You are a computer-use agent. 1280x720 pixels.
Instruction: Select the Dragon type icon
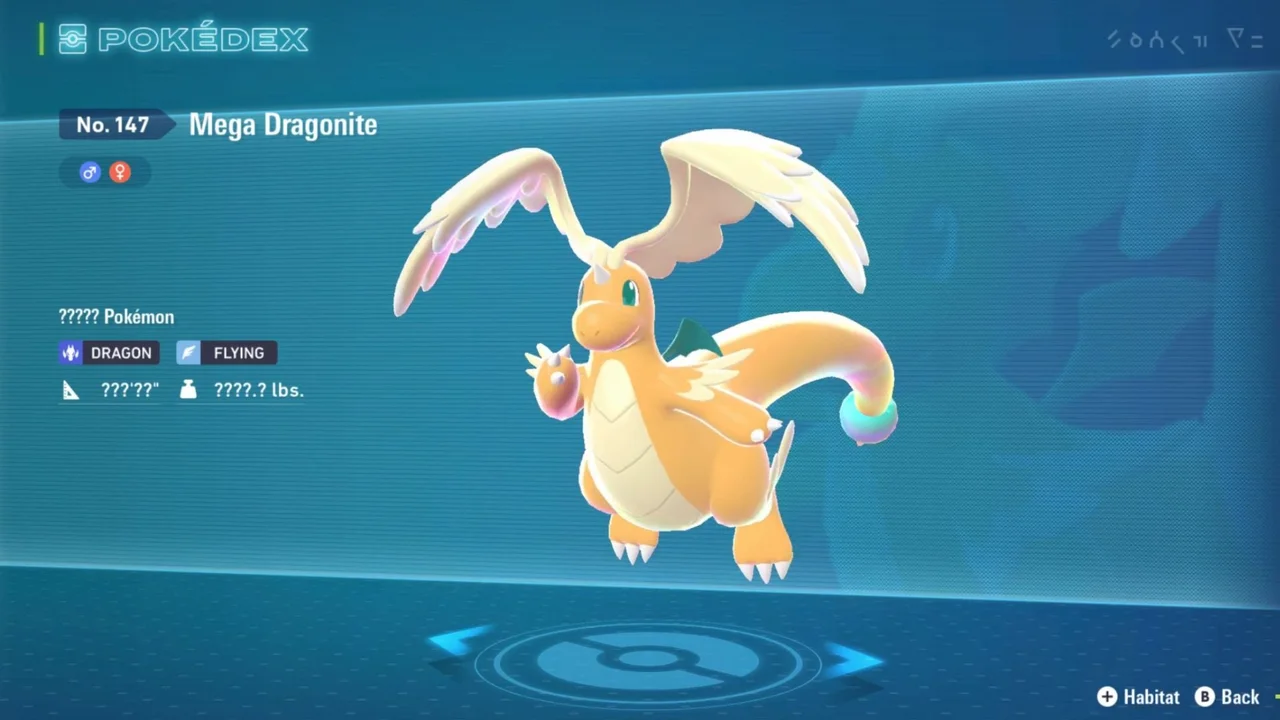pyautogui.click(x=69, y=352)
